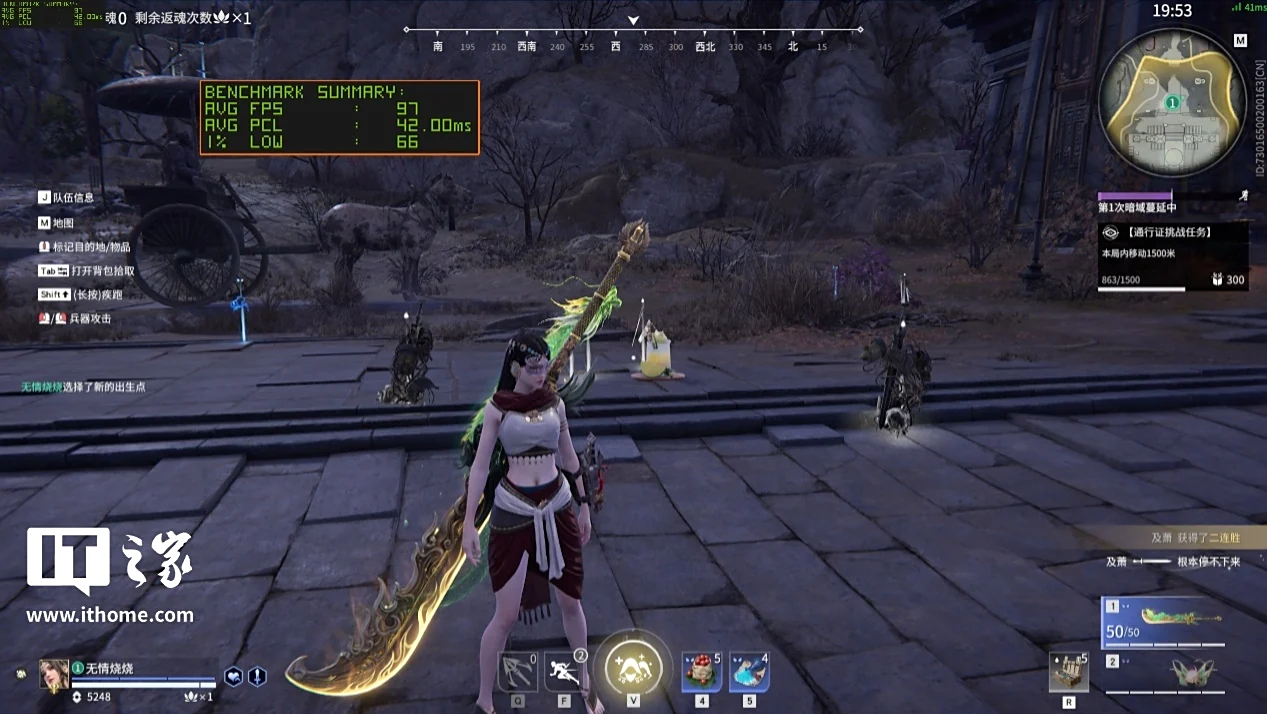The image size is (1267, 714).
Task: Trigger the glowing golden ultimate ability
Action: pos(633,667)
